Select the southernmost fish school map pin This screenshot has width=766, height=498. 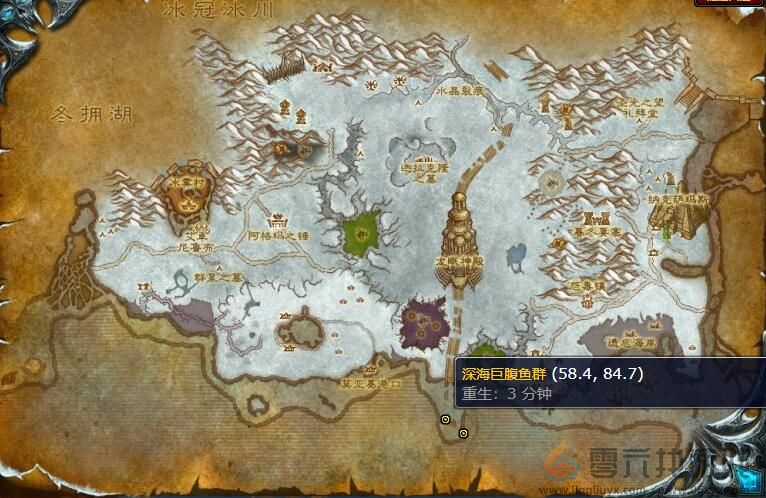point(463,433)
